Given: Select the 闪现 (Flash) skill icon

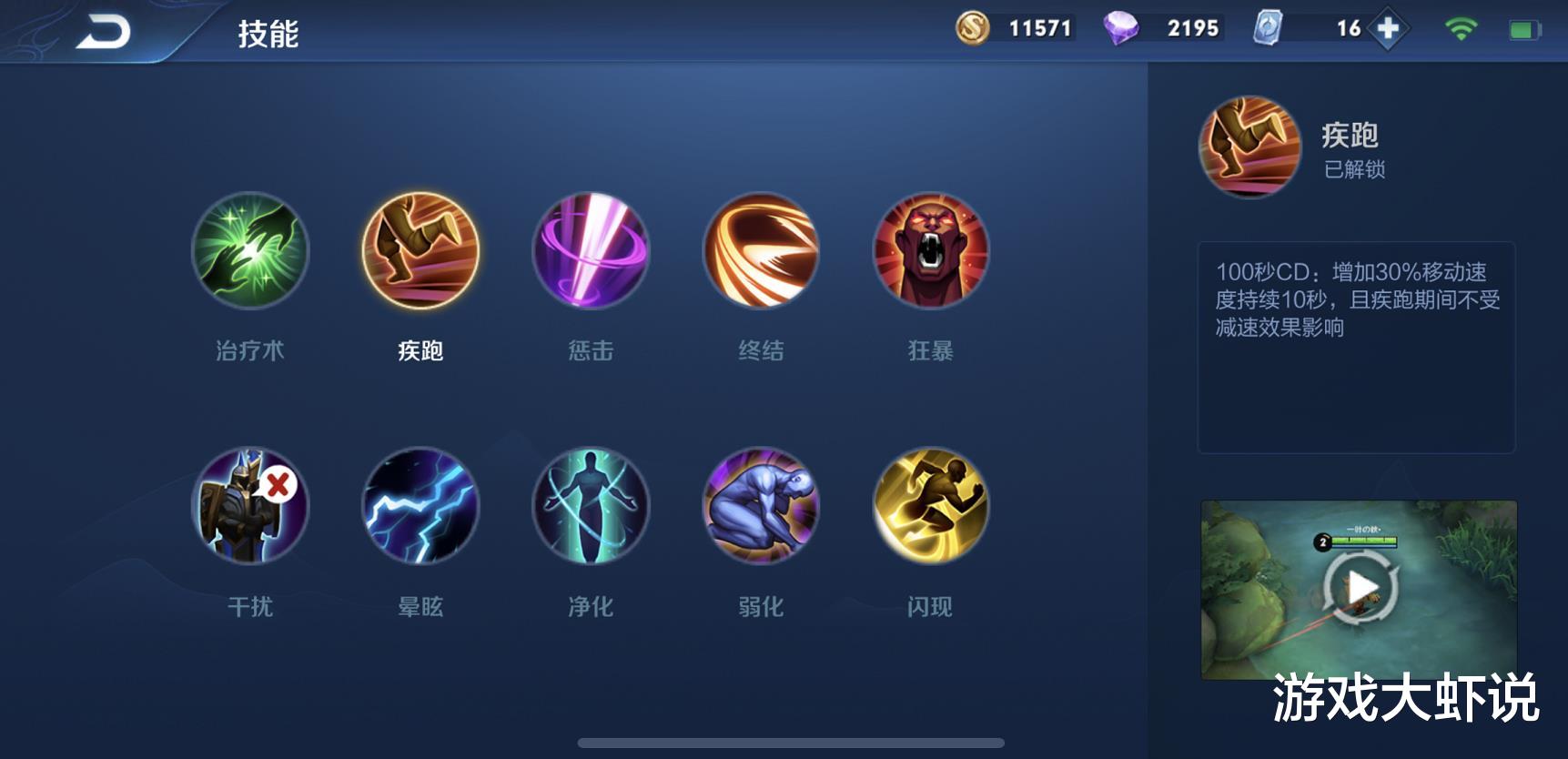Looking at the screenshot, I should pyautogui.click(x=930, y=507).
